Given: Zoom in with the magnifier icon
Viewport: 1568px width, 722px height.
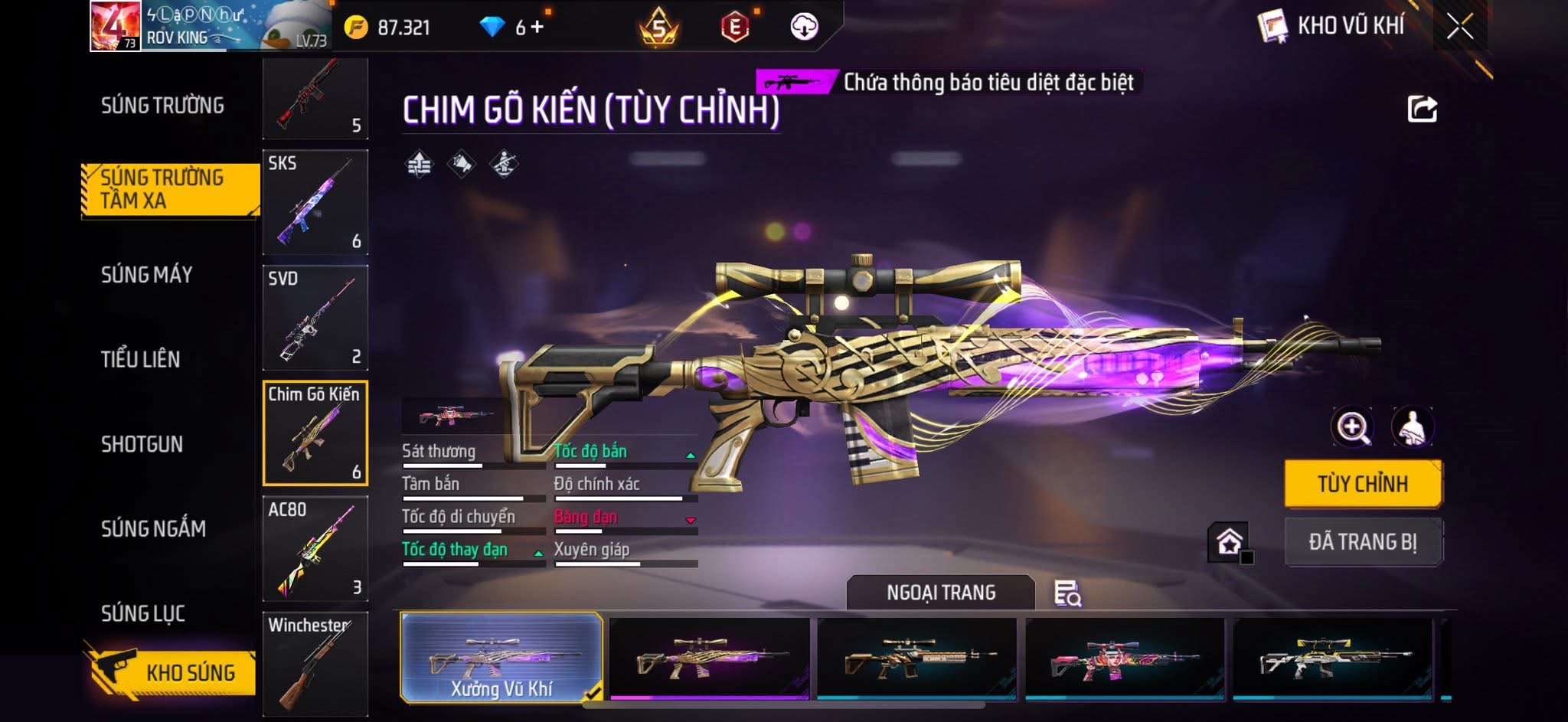Looking at the screenshot, I should click(x=1352, y=427).
